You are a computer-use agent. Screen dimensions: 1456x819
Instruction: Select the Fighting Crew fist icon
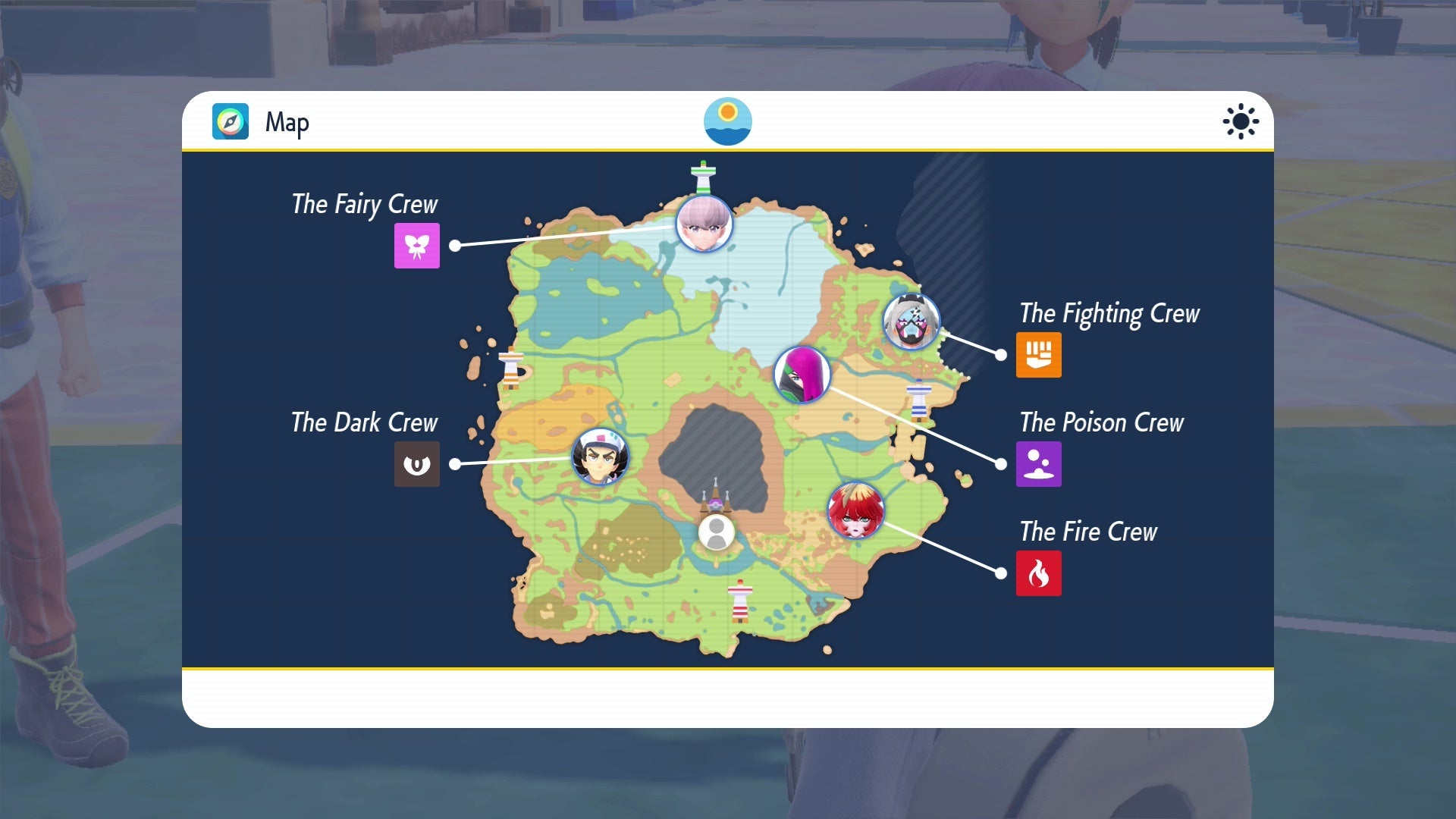click(x=1038, y=355)
